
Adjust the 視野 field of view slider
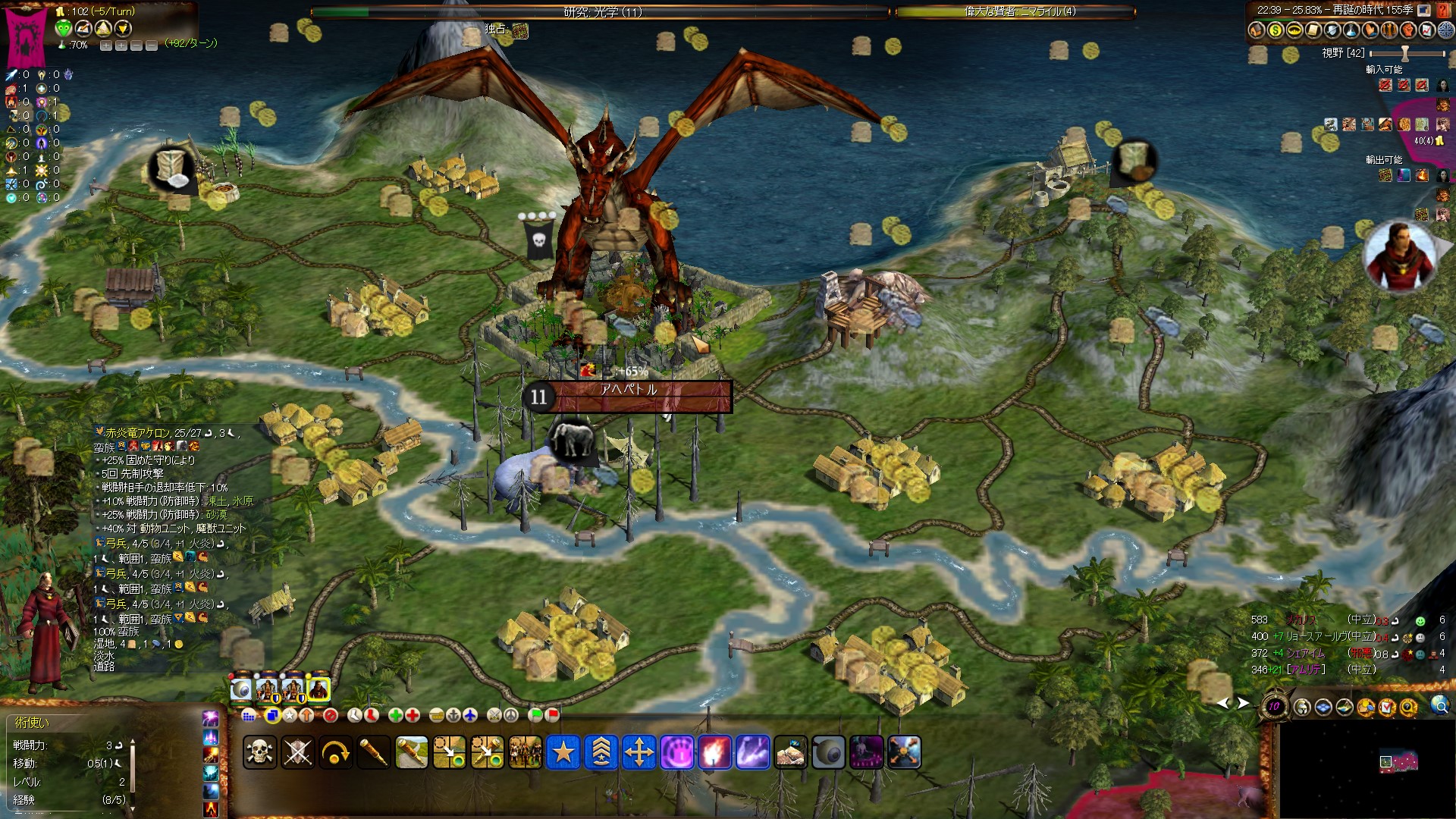point(1405,53)
